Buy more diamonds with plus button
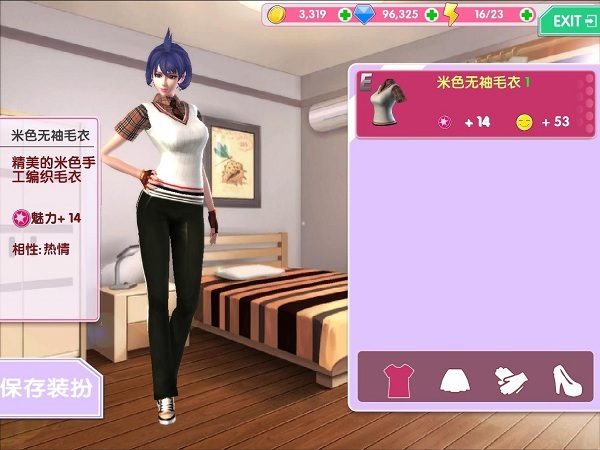 (431, 15)
